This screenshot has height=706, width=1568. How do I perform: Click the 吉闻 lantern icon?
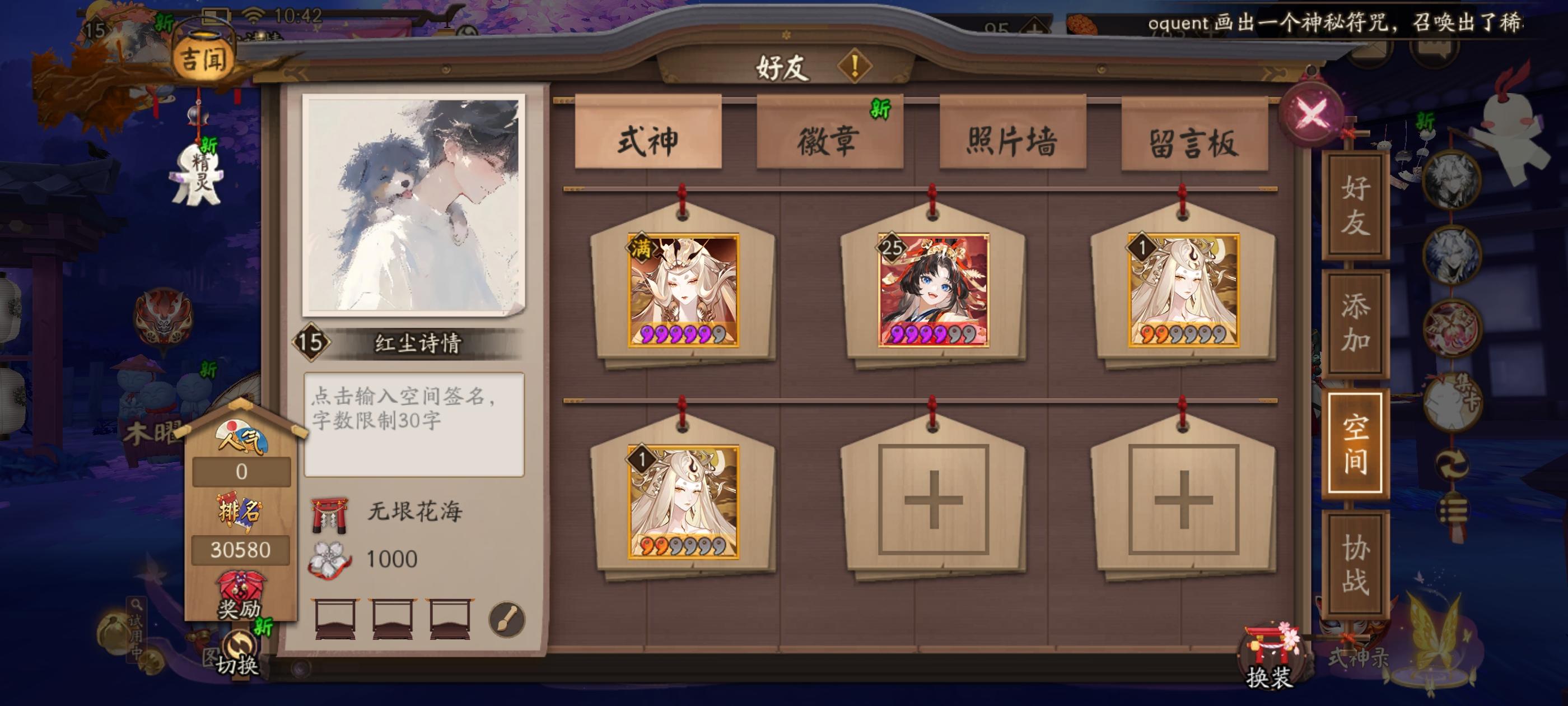point(203,55)
